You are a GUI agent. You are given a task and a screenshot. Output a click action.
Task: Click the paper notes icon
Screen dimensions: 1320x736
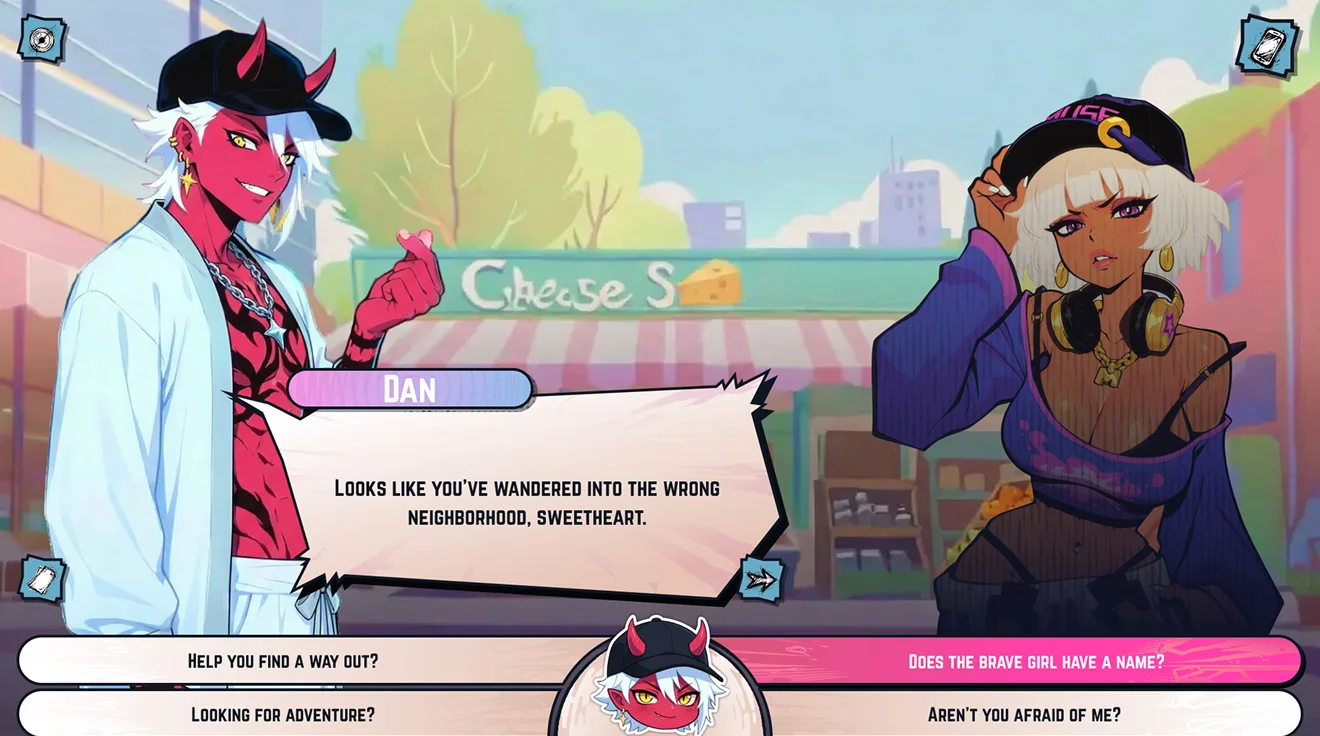point(42,579)
